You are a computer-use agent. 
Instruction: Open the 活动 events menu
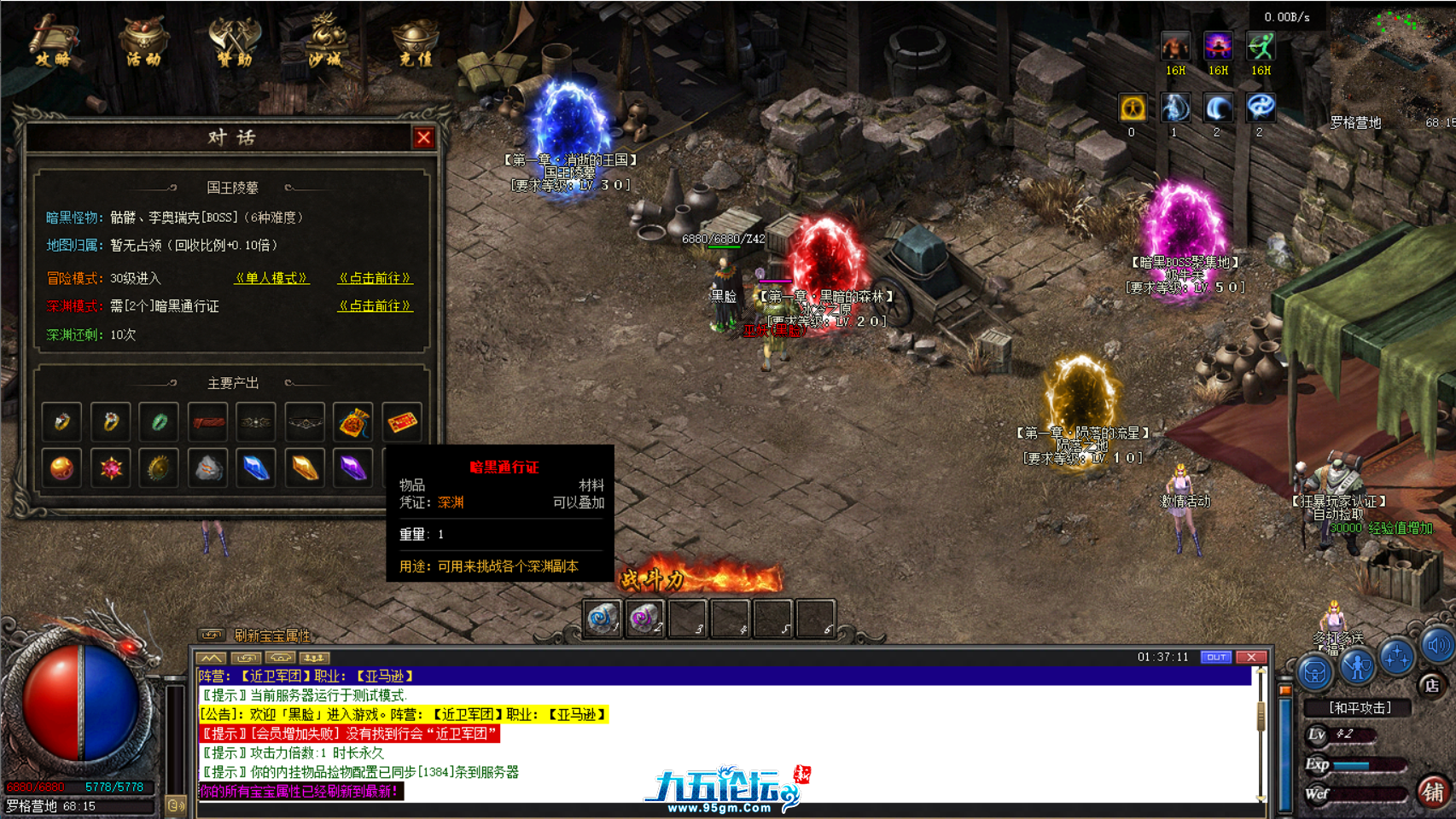(x=143, y=42)
